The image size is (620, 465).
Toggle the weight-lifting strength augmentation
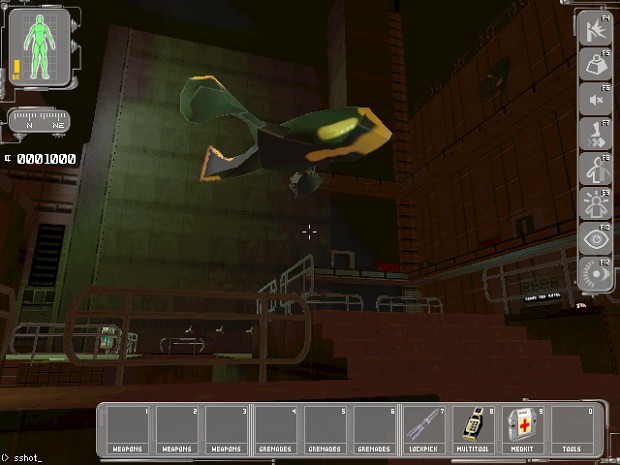pos(594,64)
